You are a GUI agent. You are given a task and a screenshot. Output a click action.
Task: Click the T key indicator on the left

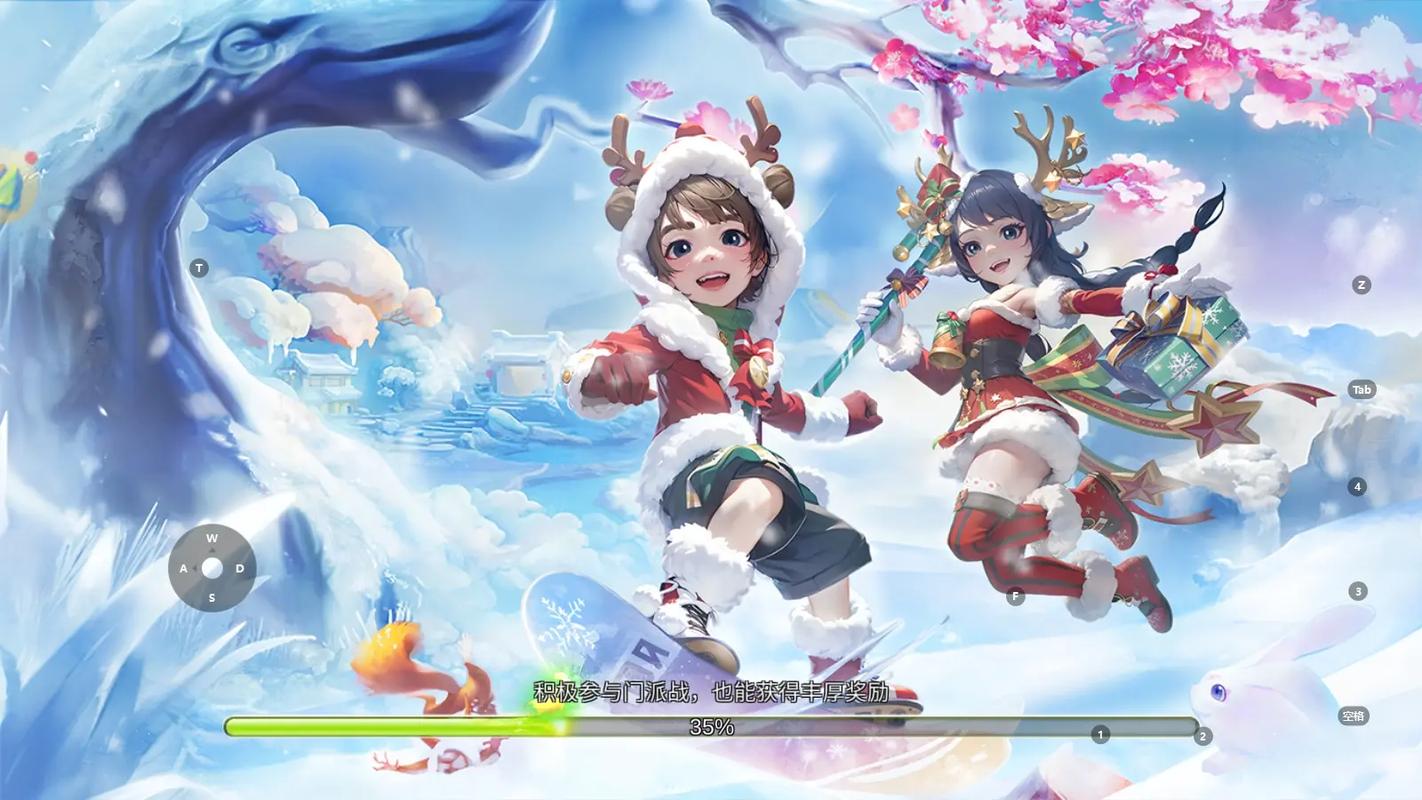click(x=199, y=267)
